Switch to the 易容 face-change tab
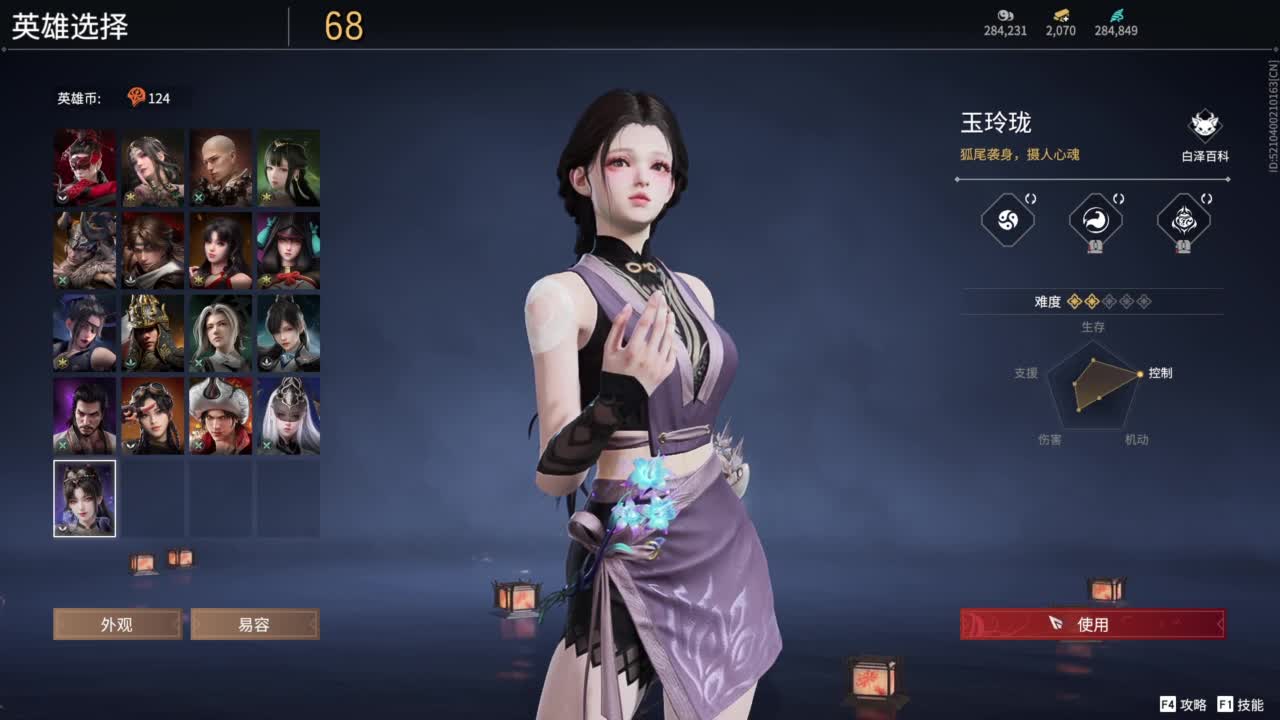Screen dimensions: 1280x720 pyautogui.click(x=255, y=624)
